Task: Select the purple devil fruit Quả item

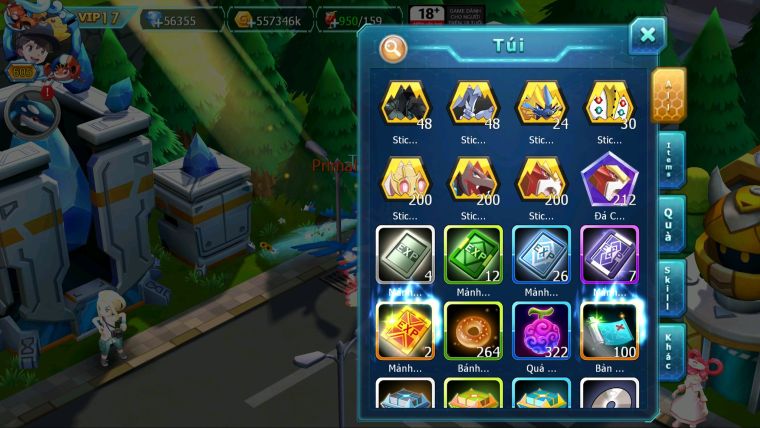Action: click(541, 331)
